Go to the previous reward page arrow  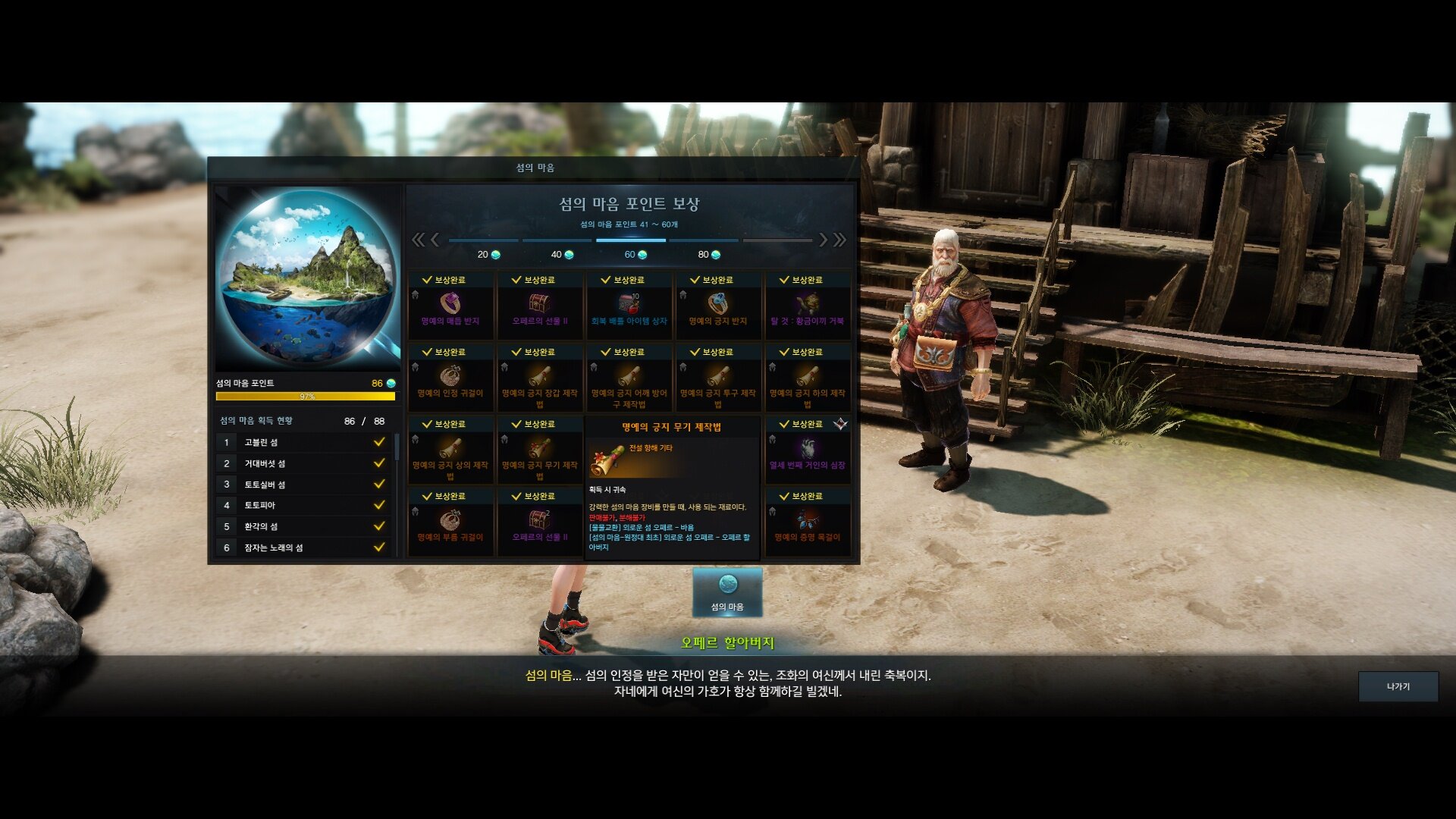435,240
